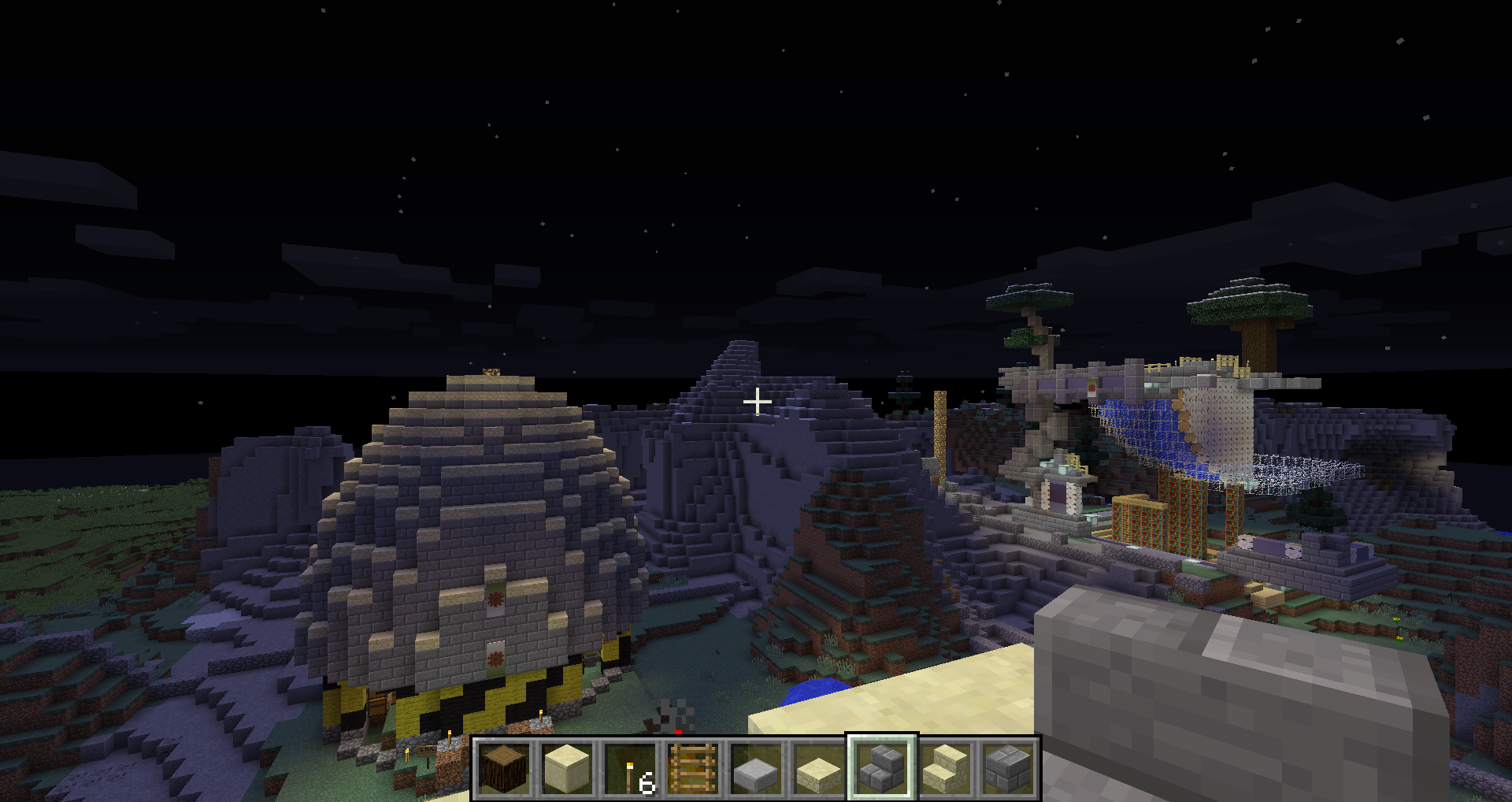Switch to the stone bricks block slot
The image size is (1512, 802).
point(1008,768)
